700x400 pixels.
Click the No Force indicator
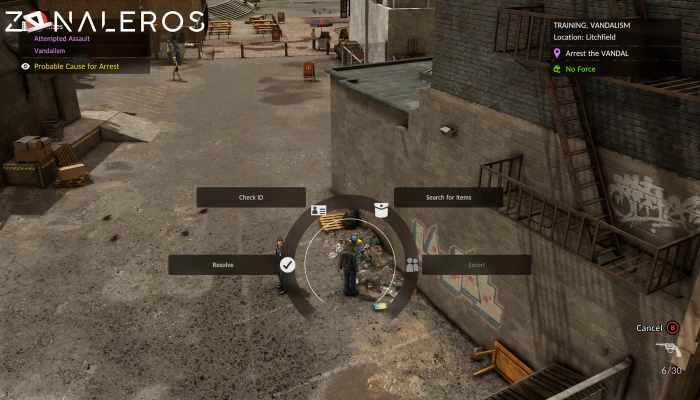click(580, 69)
